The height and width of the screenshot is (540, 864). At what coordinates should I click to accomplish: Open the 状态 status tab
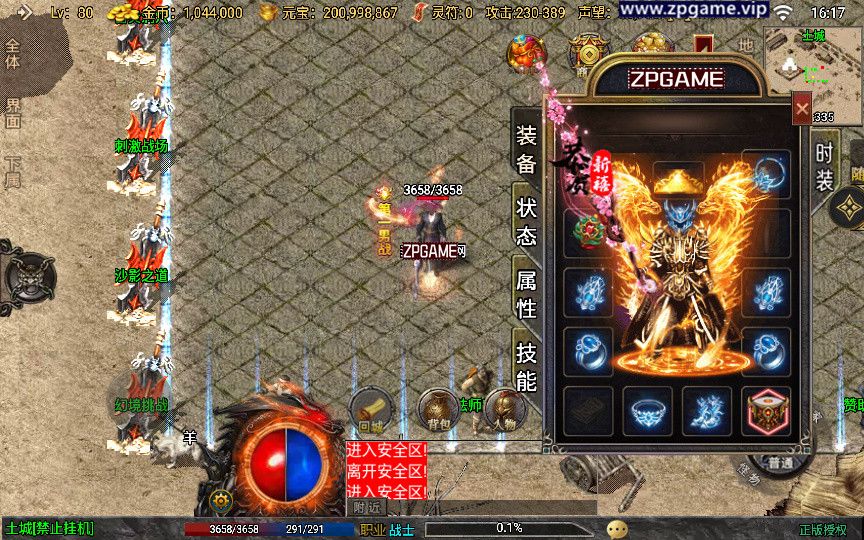[526, 221]
